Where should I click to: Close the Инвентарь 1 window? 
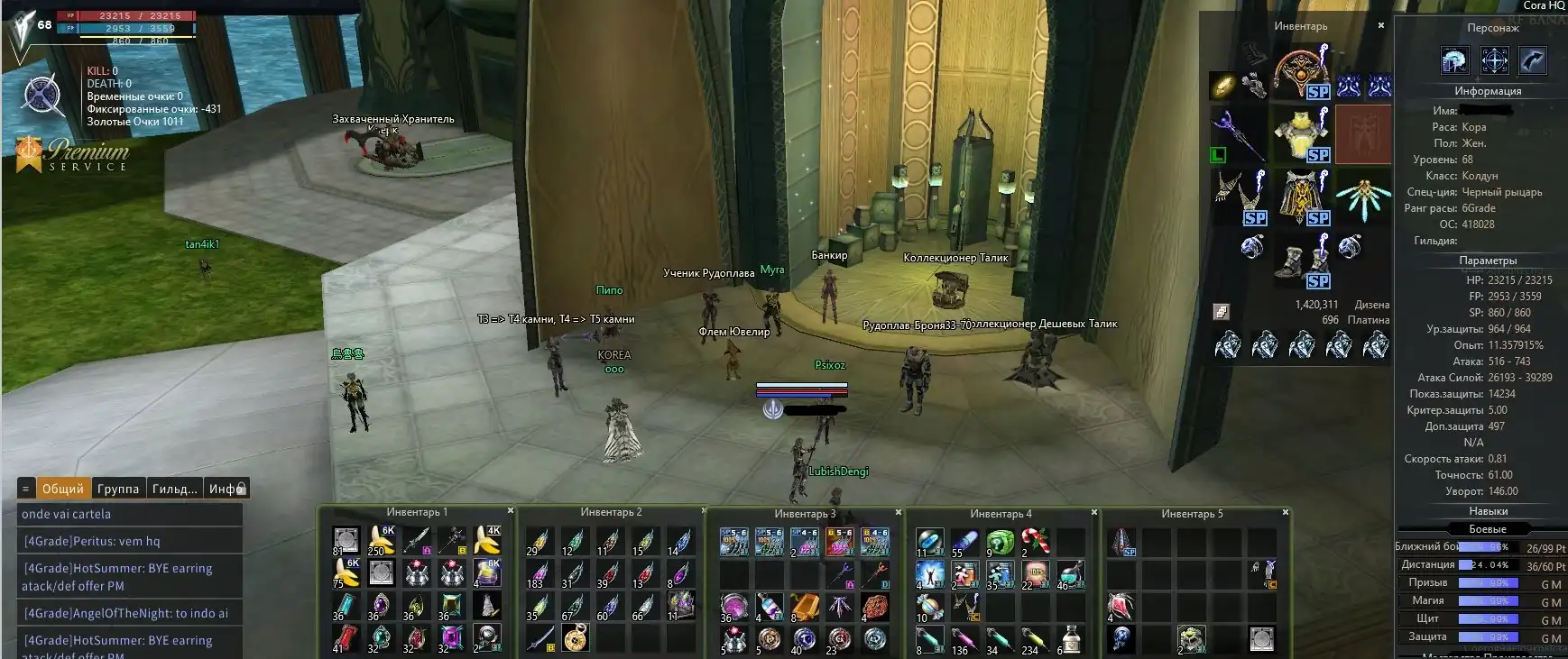click(x=511, y=511)
